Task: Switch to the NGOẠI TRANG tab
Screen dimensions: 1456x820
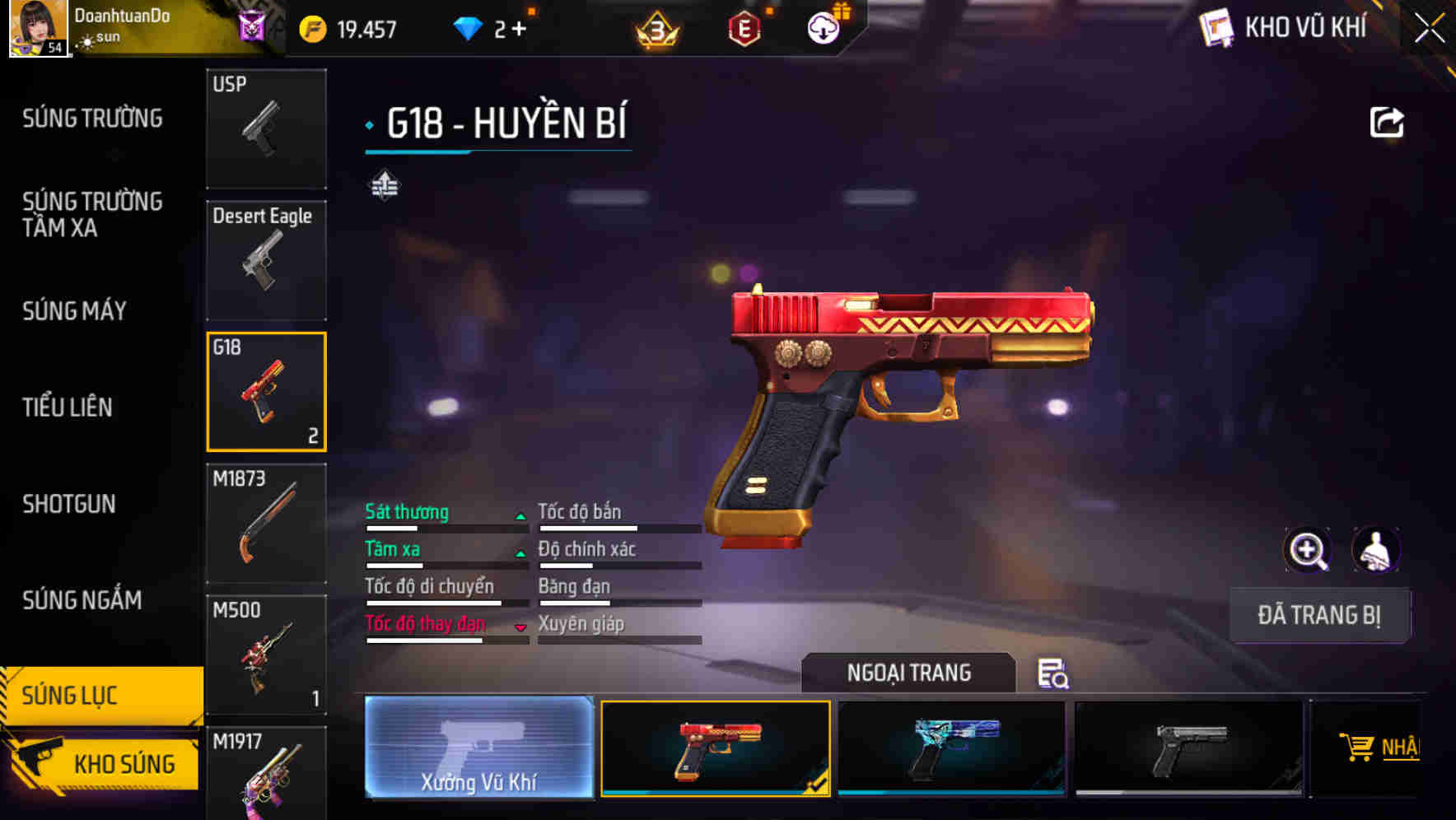Action: tap(909, 673)
